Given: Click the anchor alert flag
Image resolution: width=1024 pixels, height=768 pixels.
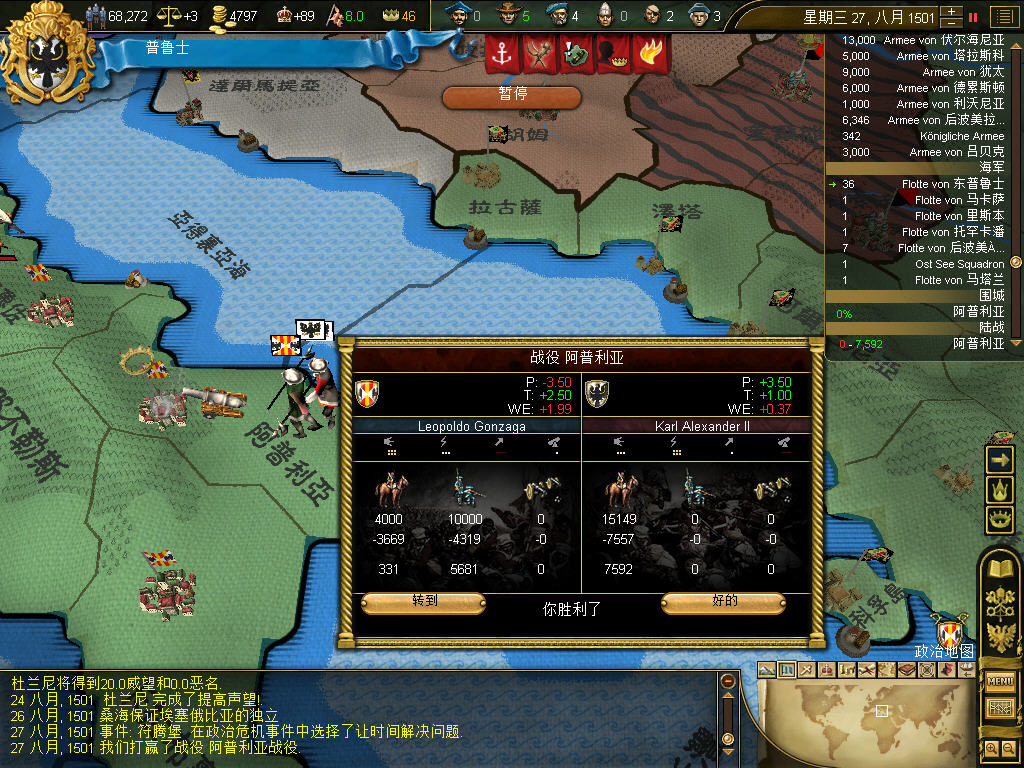Looking at the screenshot, I should click(502, 55).
